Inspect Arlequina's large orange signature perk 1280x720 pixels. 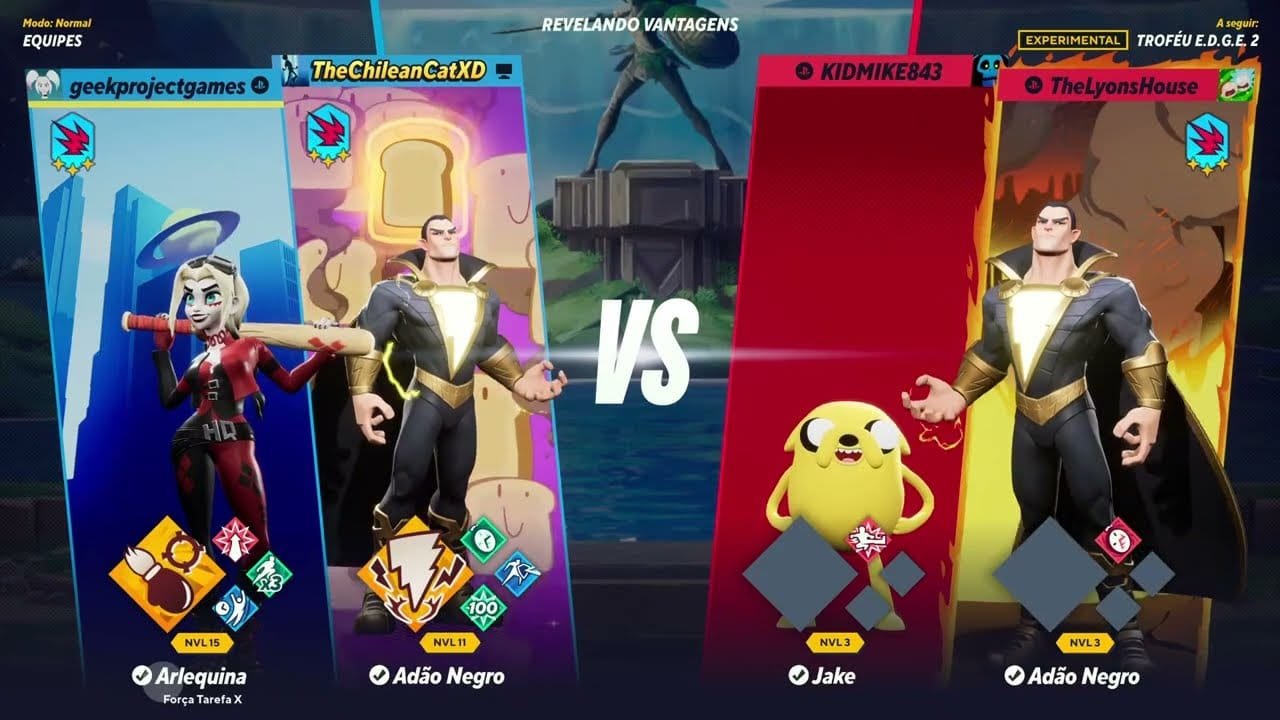pyautogui.click(x=166, y=574)
